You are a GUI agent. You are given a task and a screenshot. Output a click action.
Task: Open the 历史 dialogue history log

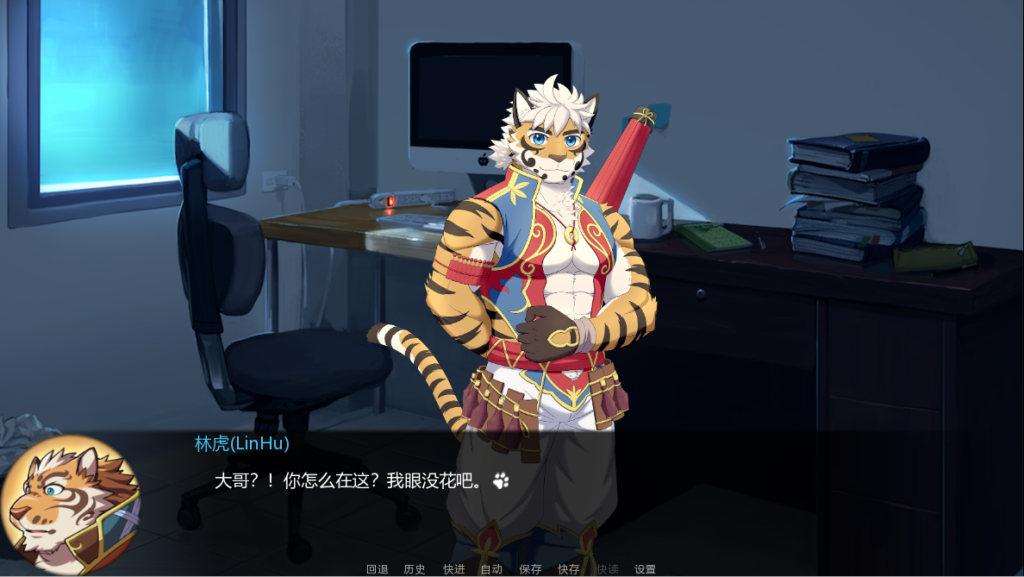pos(415,569)
